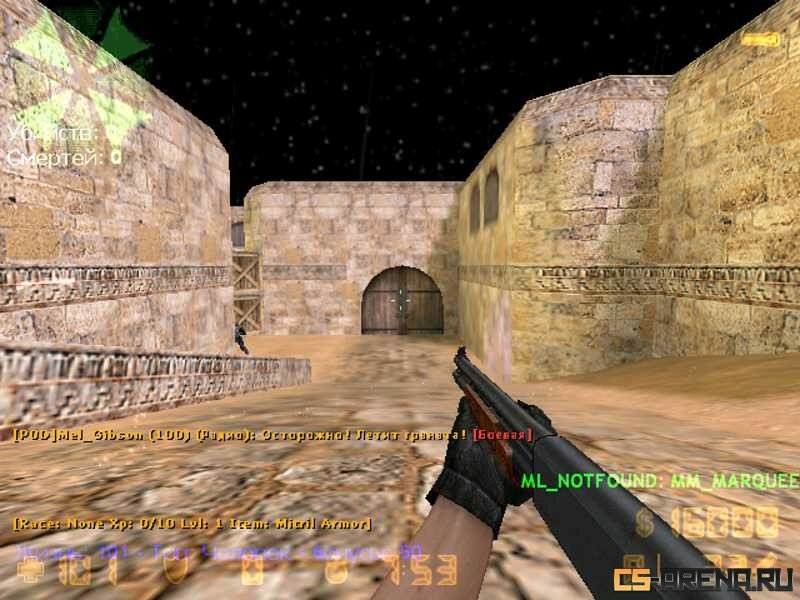The height and width of the screenshot is (600, 800).
Task: Open the cs-arena.ru watermark logo
Action: click(703, 578)
